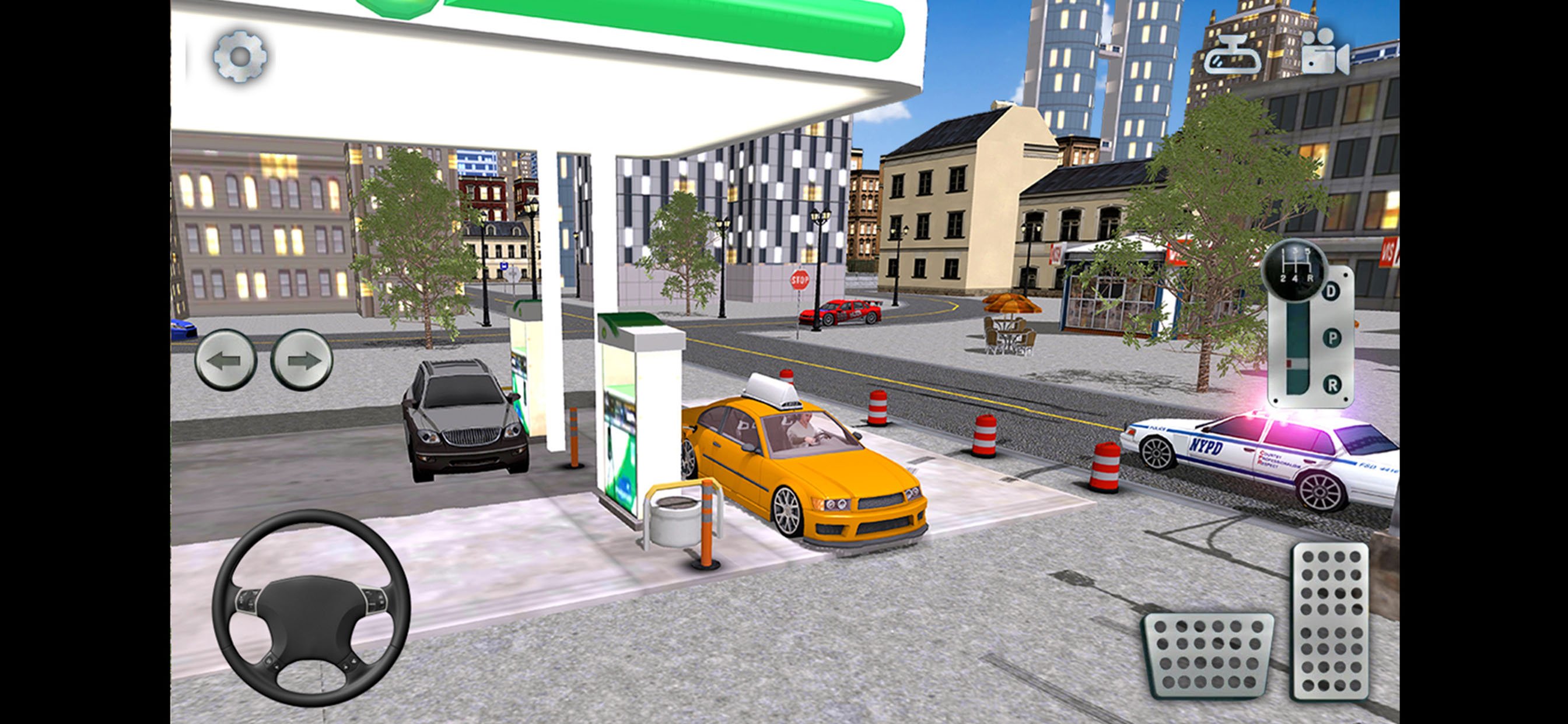Shift the gear selector to R
This screenshot has height=724, width=1568.
click(1332, 385)
